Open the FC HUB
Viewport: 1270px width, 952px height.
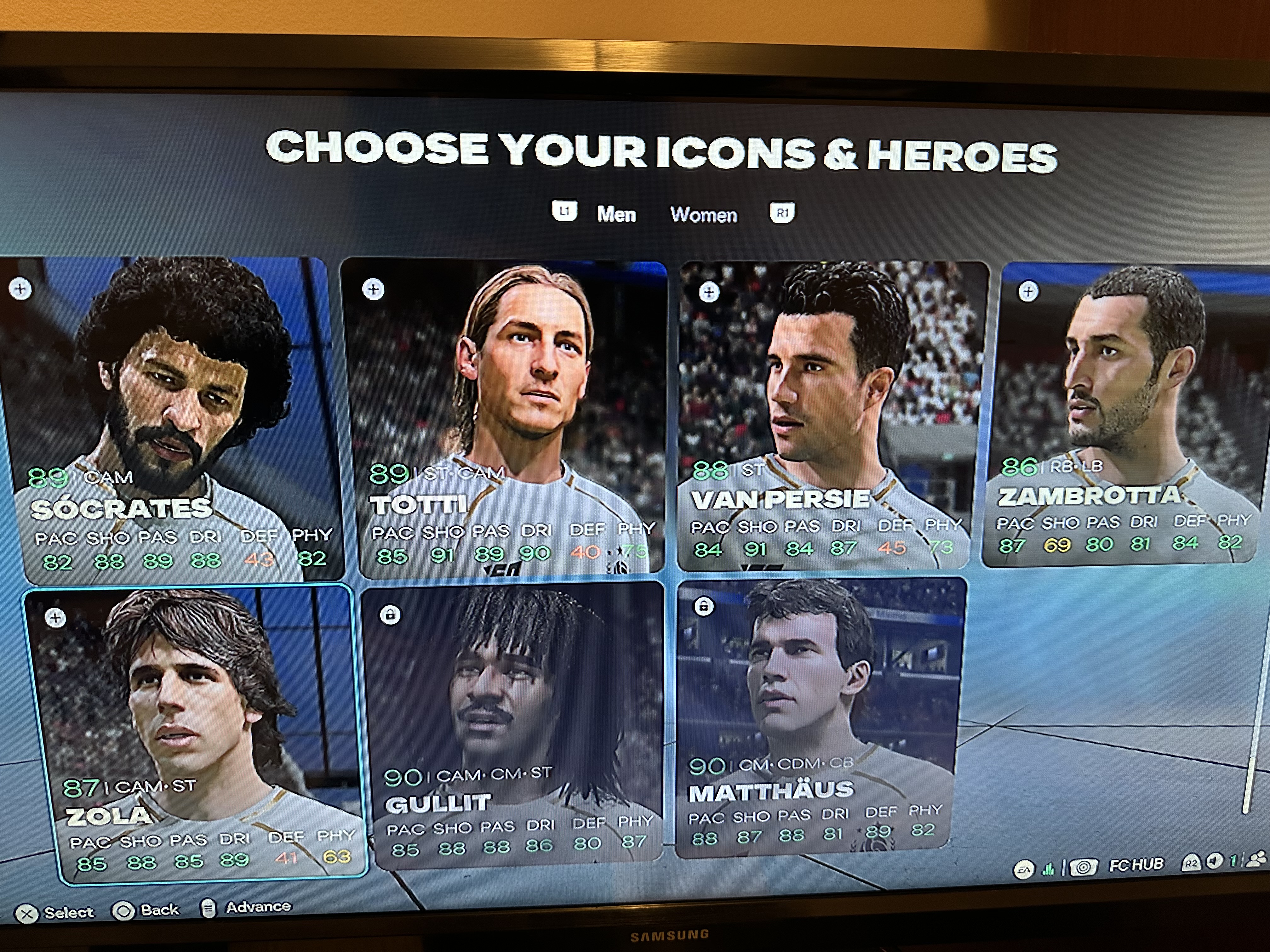pyautogui.click(x=1136, y=864)
